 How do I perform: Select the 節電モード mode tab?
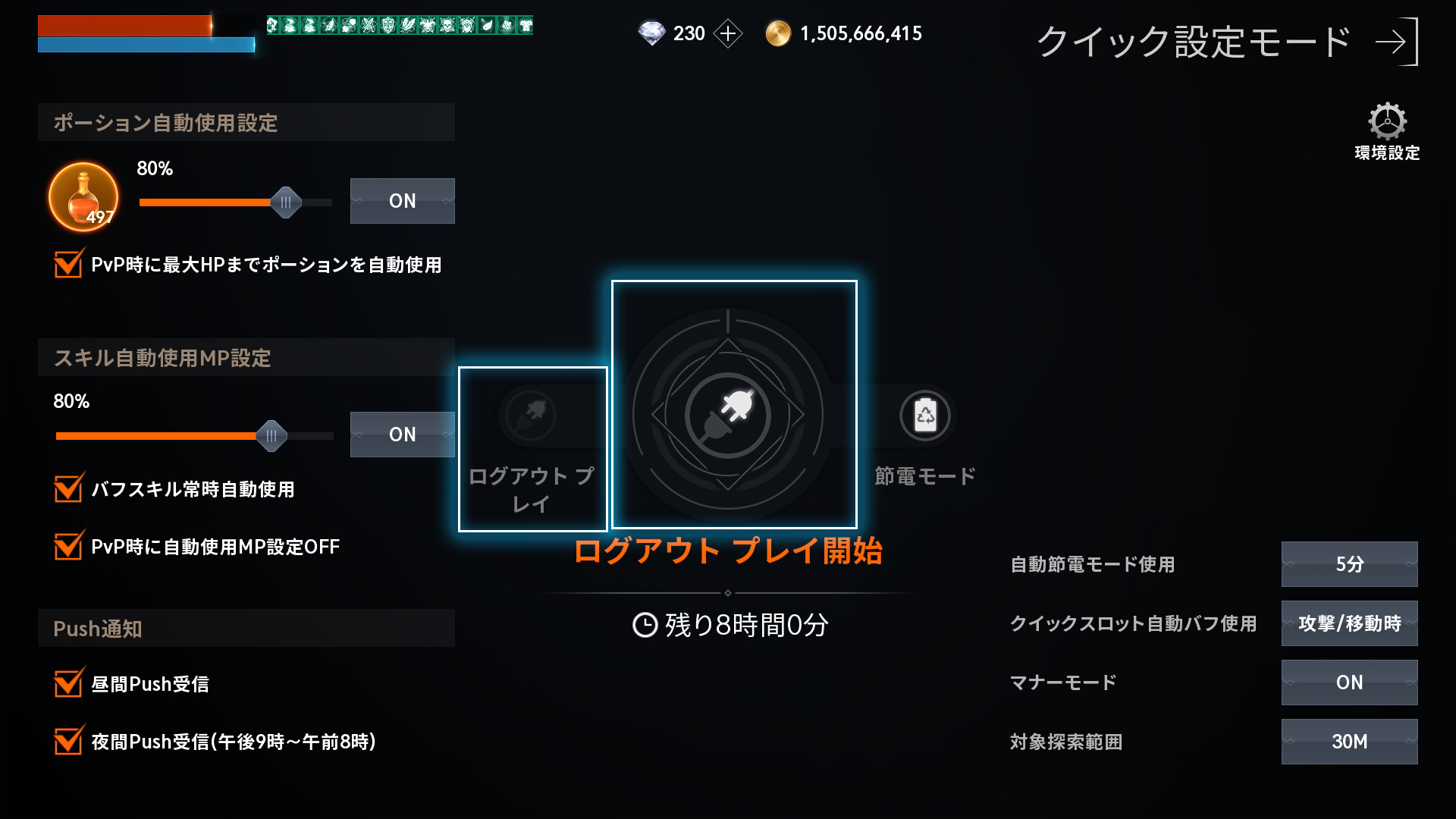924,476
